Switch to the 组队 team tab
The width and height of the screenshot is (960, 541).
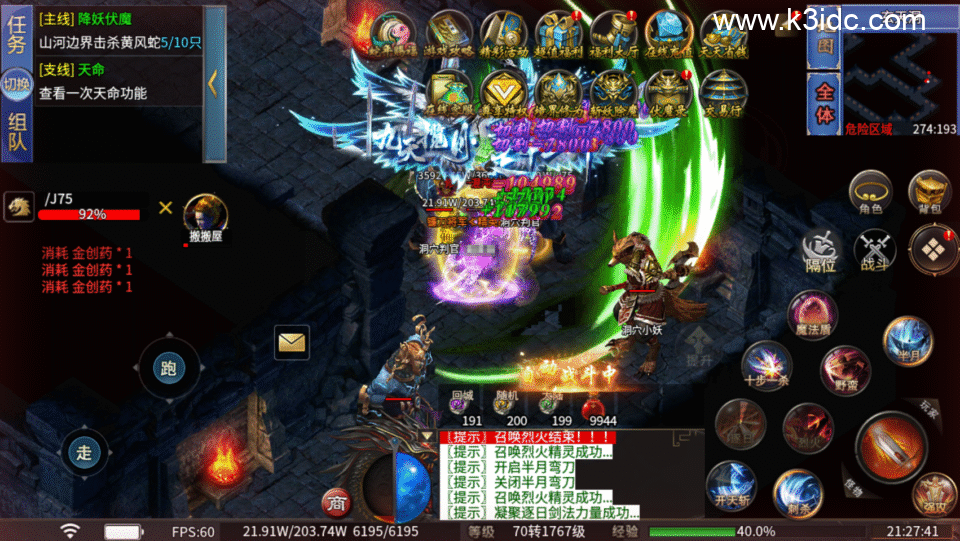pyautogui.click(x=17, y=132)
